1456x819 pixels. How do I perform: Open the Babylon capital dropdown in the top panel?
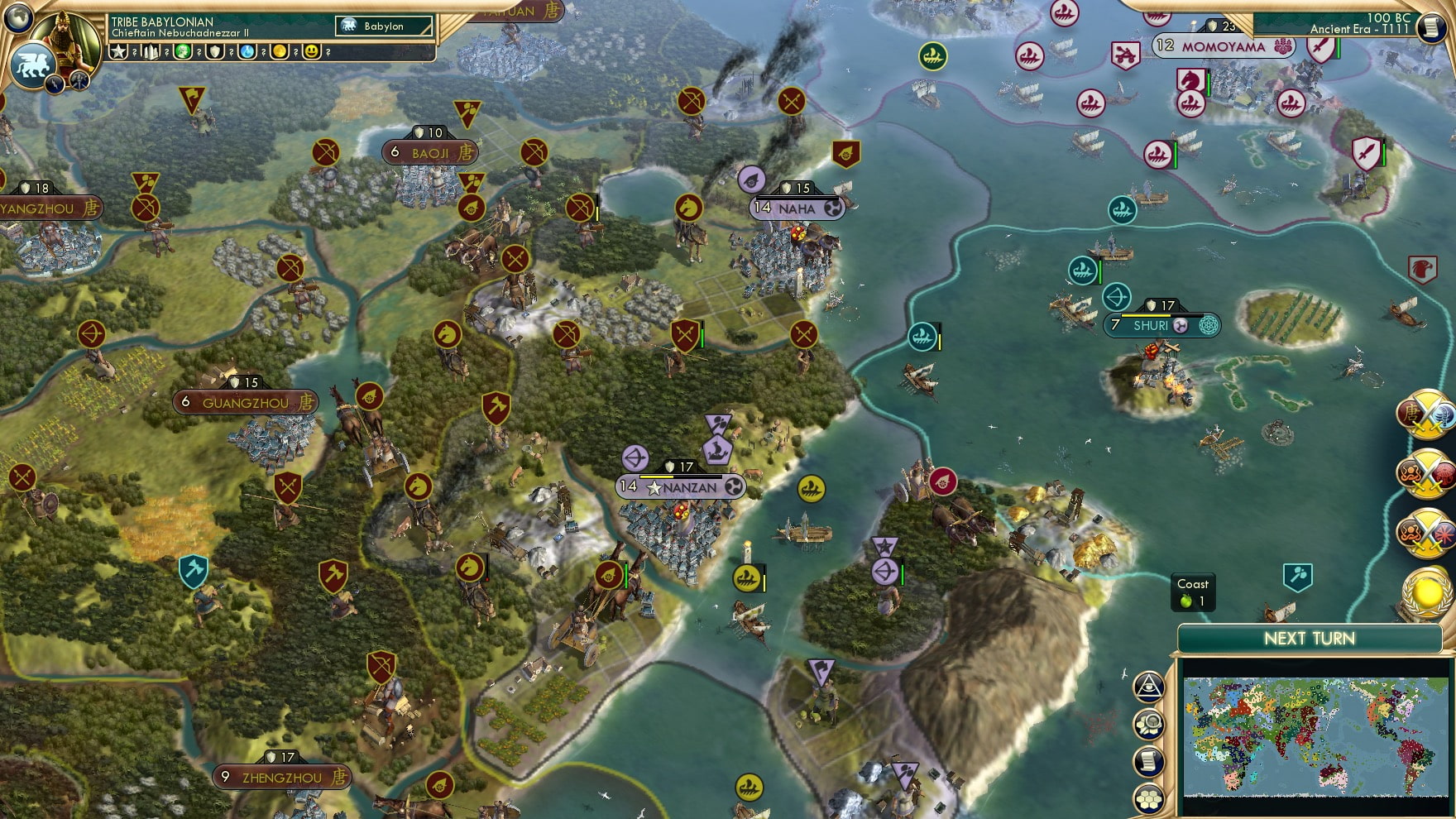point(385,26)
